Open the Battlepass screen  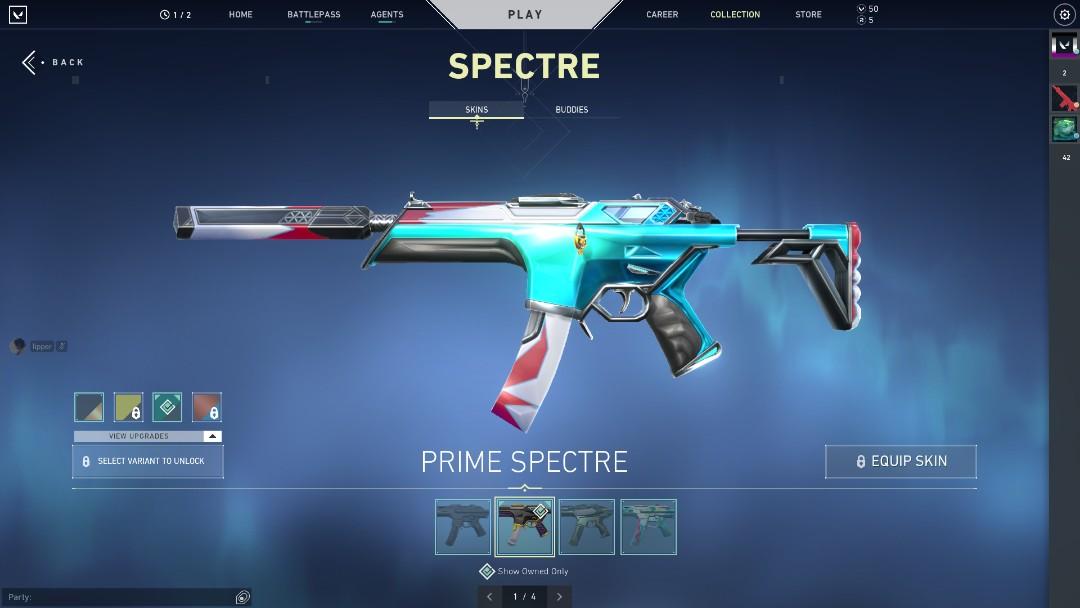(313, 15)
